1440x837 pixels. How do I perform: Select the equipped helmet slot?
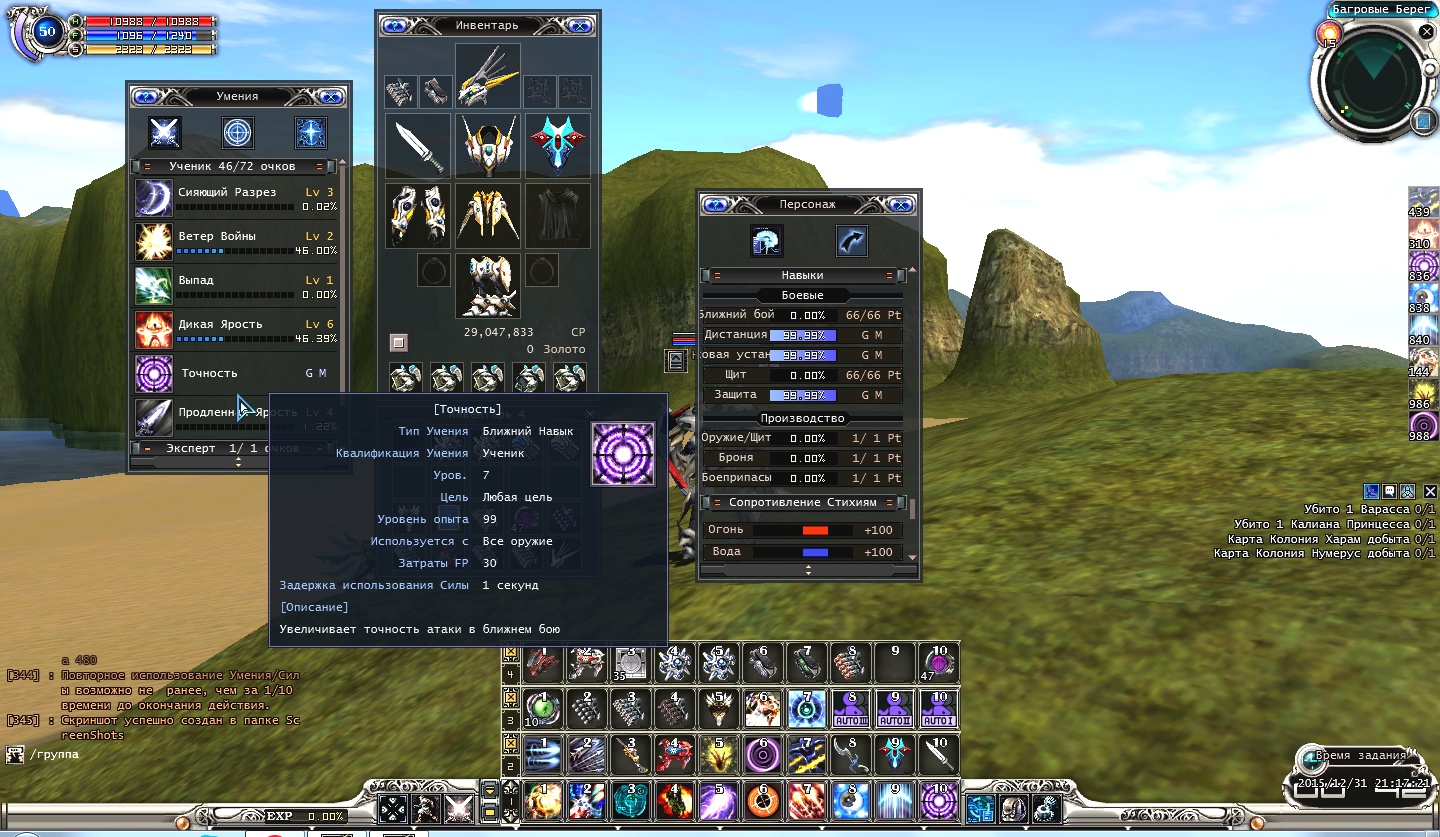488,146
